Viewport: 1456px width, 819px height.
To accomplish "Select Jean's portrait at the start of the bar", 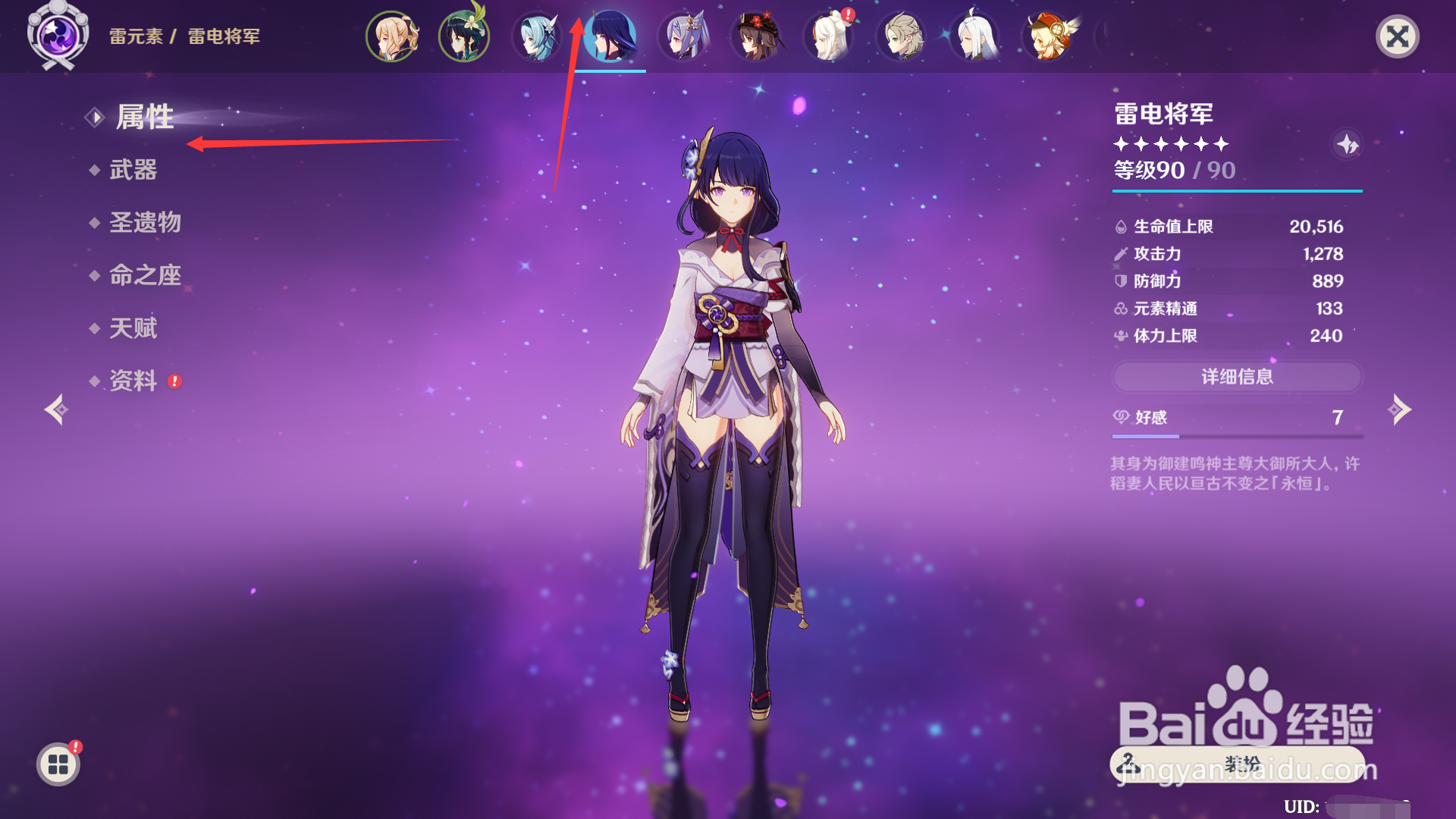I will point(391,36).
